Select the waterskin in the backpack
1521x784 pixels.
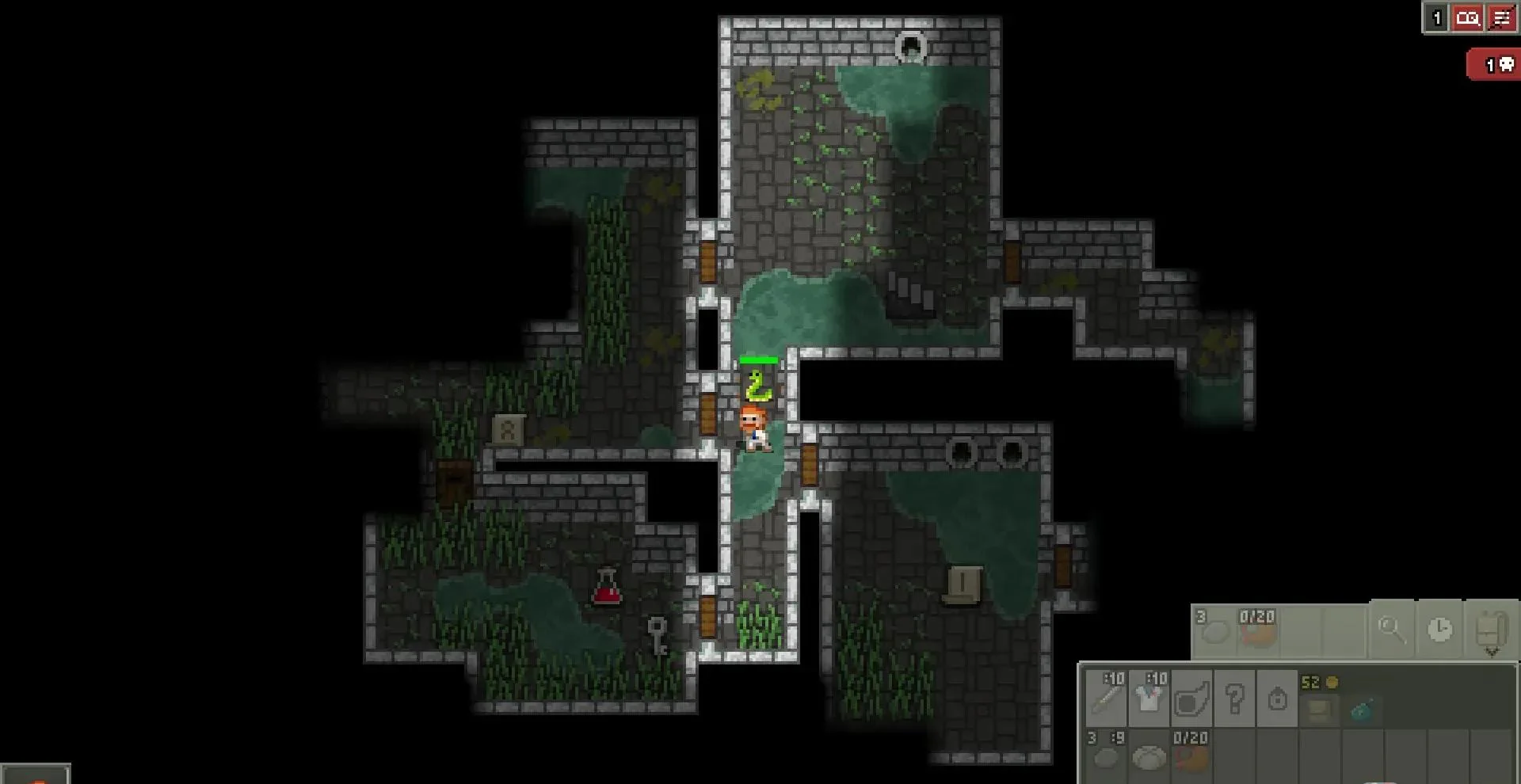(1191, 757)
